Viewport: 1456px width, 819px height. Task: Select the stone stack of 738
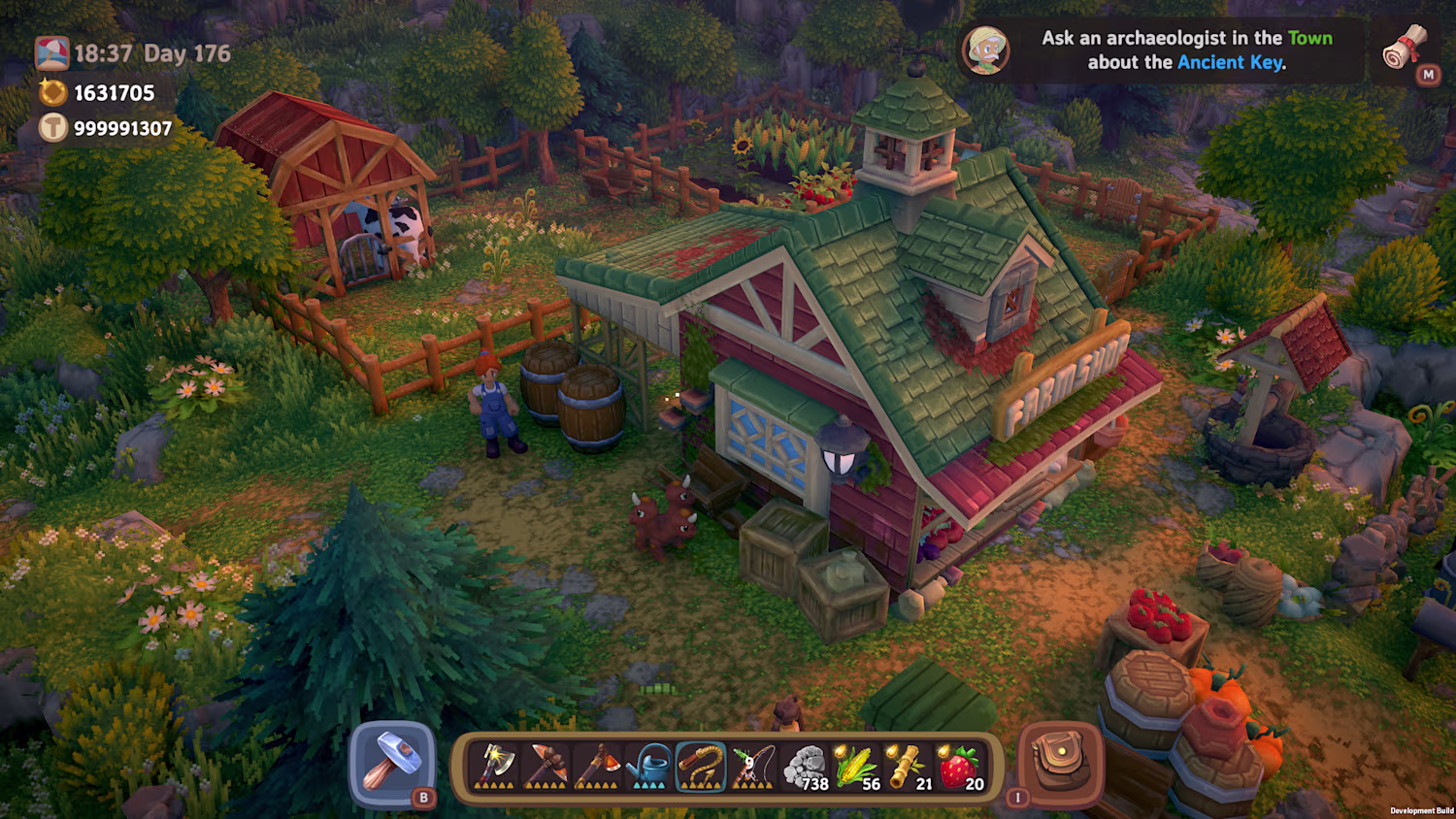point(805,767)
